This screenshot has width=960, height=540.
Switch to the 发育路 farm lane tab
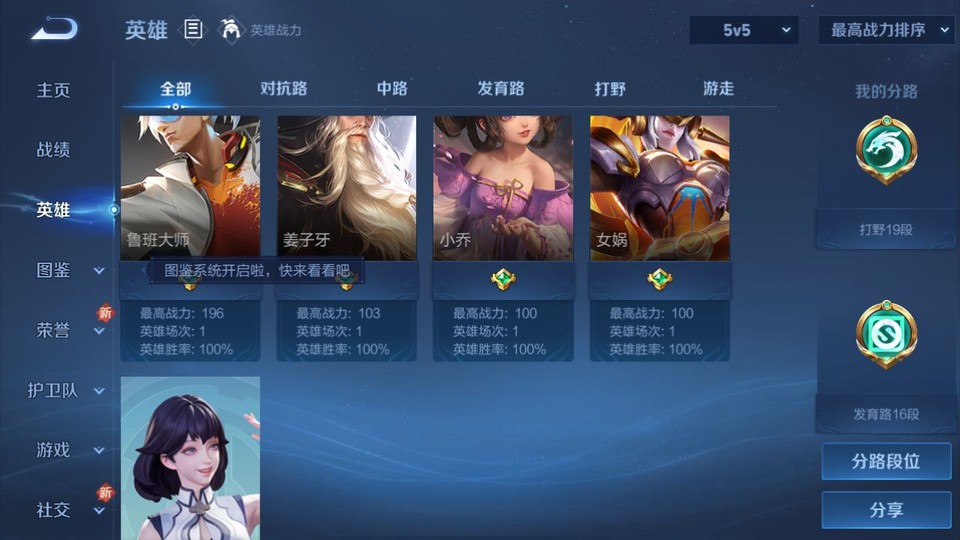click(x=501, y=89)
